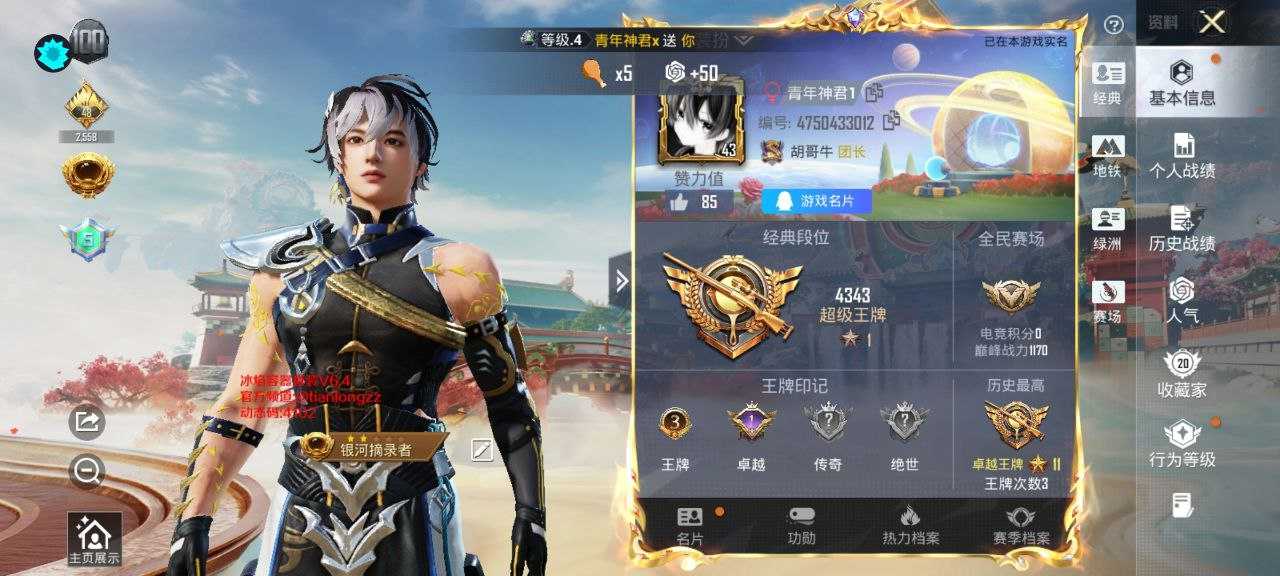
Task: Show the 历史战绩 match history
Action: pyautogui.click(x=1182, y=229)
